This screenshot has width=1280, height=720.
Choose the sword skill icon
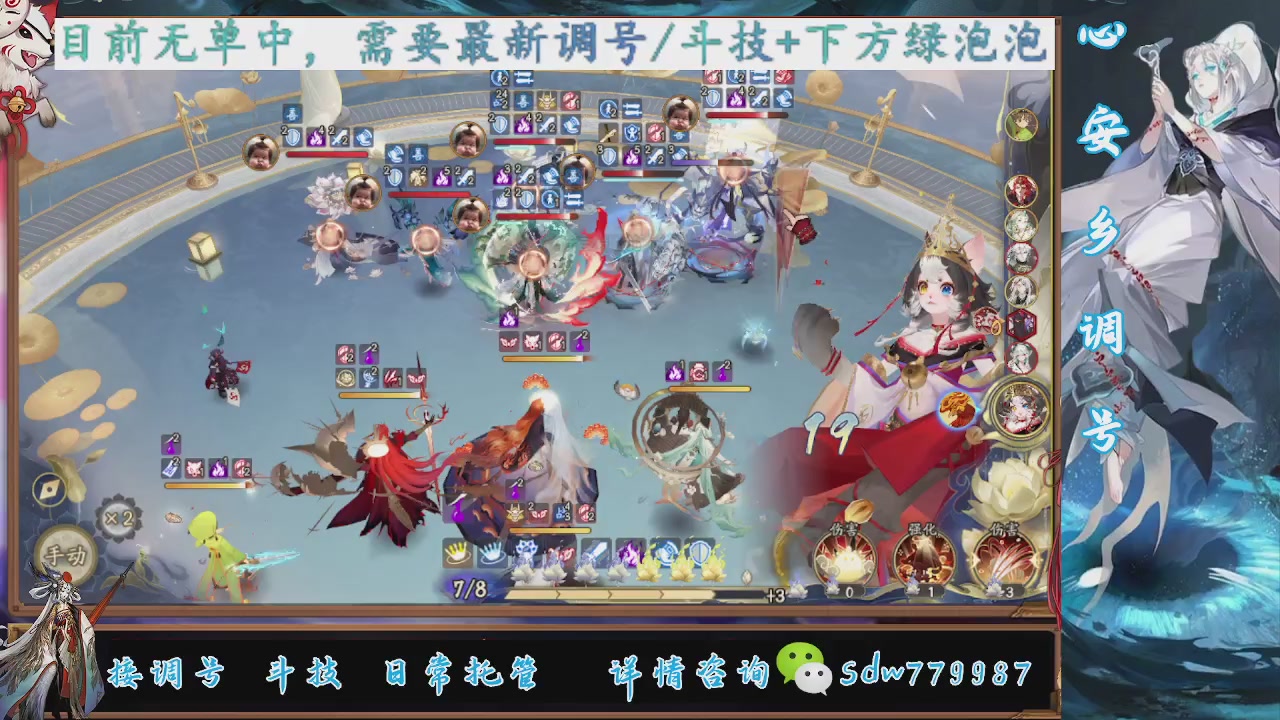pyautogui.click(x=594, y=550)
